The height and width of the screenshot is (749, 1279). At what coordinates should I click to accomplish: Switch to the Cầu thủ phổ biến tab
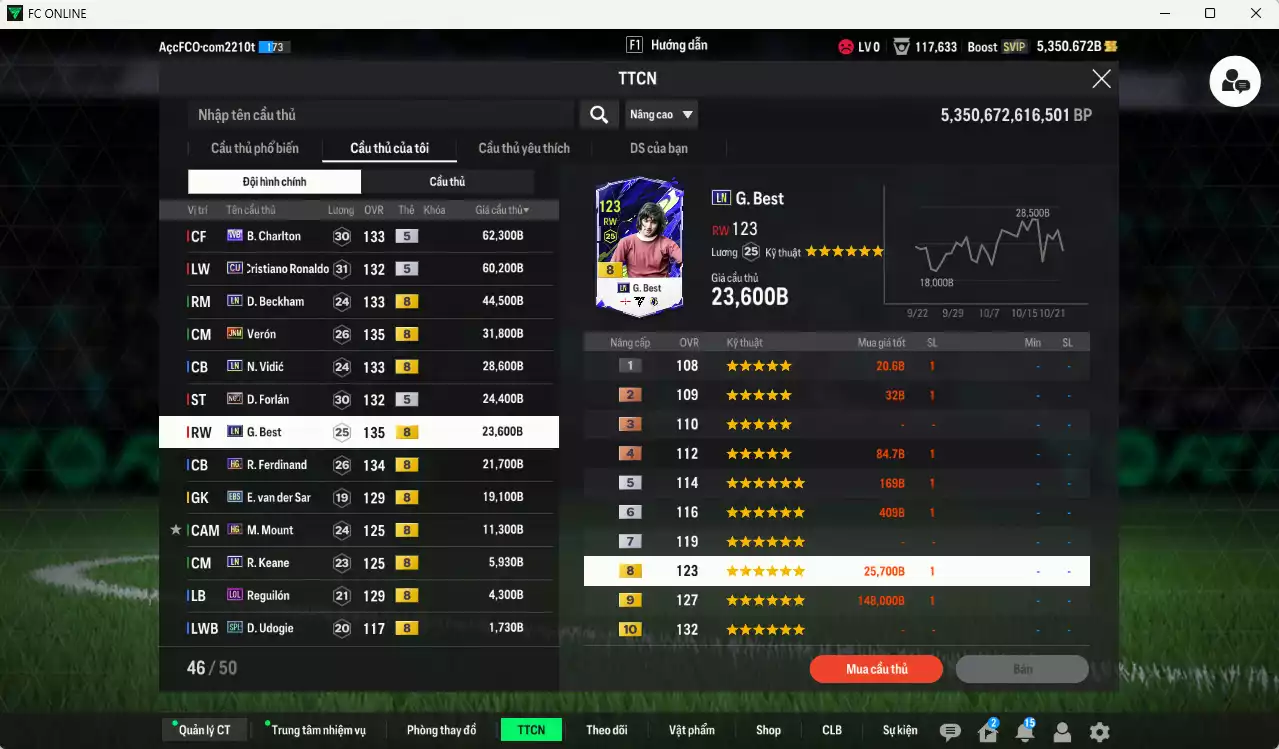click(254, 148)
